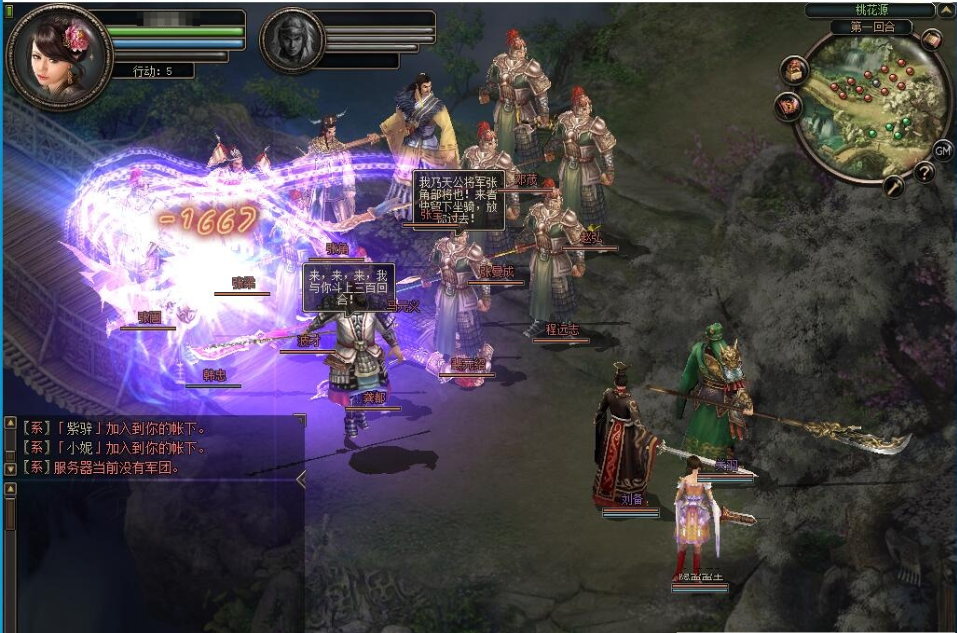The height and width of the screenshot is (633, 957).
Task: Open the red book icon beside the minimap
Action: click(x=788, y=105)
